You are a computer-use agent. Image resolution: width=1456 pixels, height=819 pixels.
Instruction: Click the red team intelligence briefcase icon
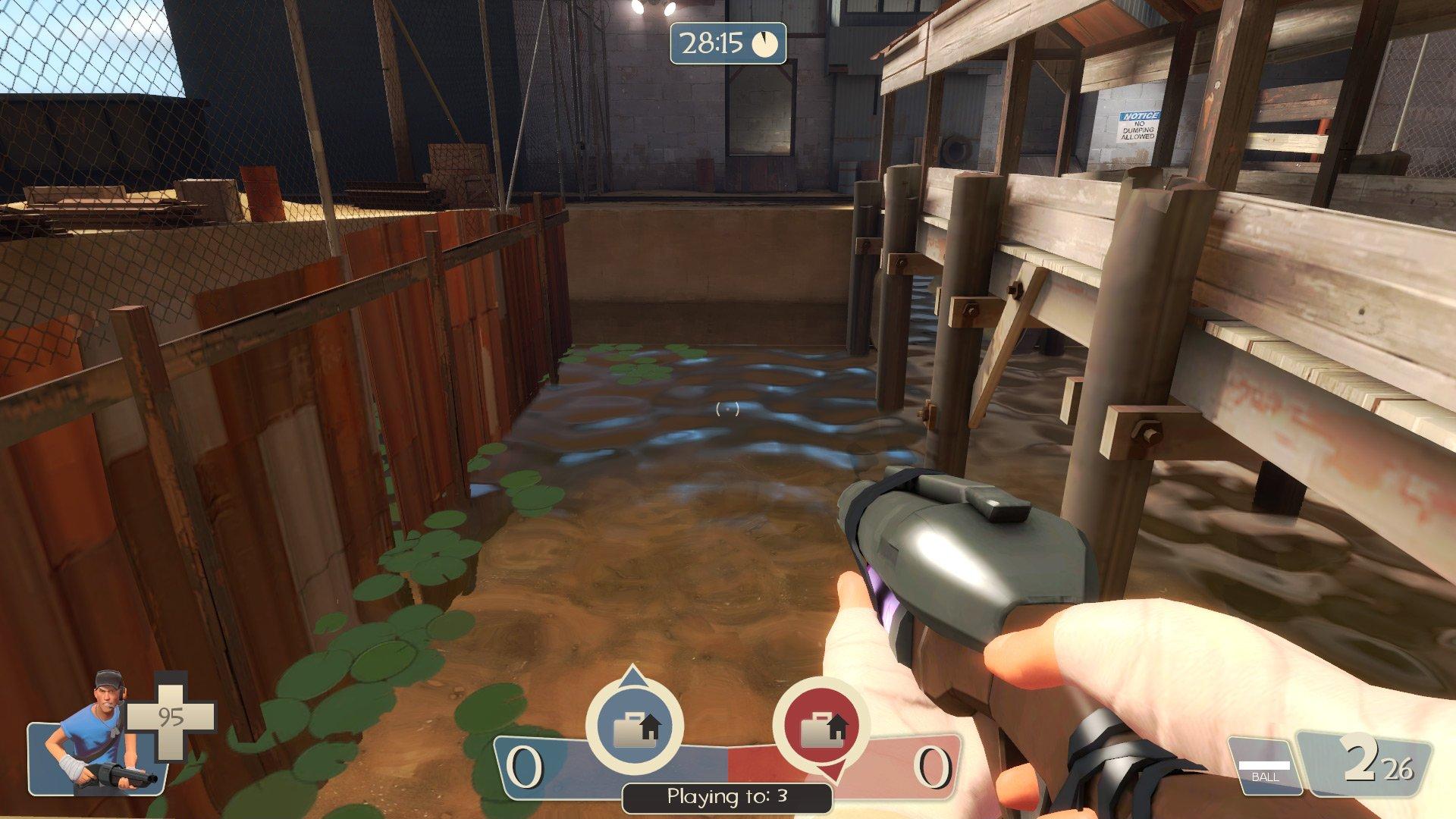click(821, 727)
